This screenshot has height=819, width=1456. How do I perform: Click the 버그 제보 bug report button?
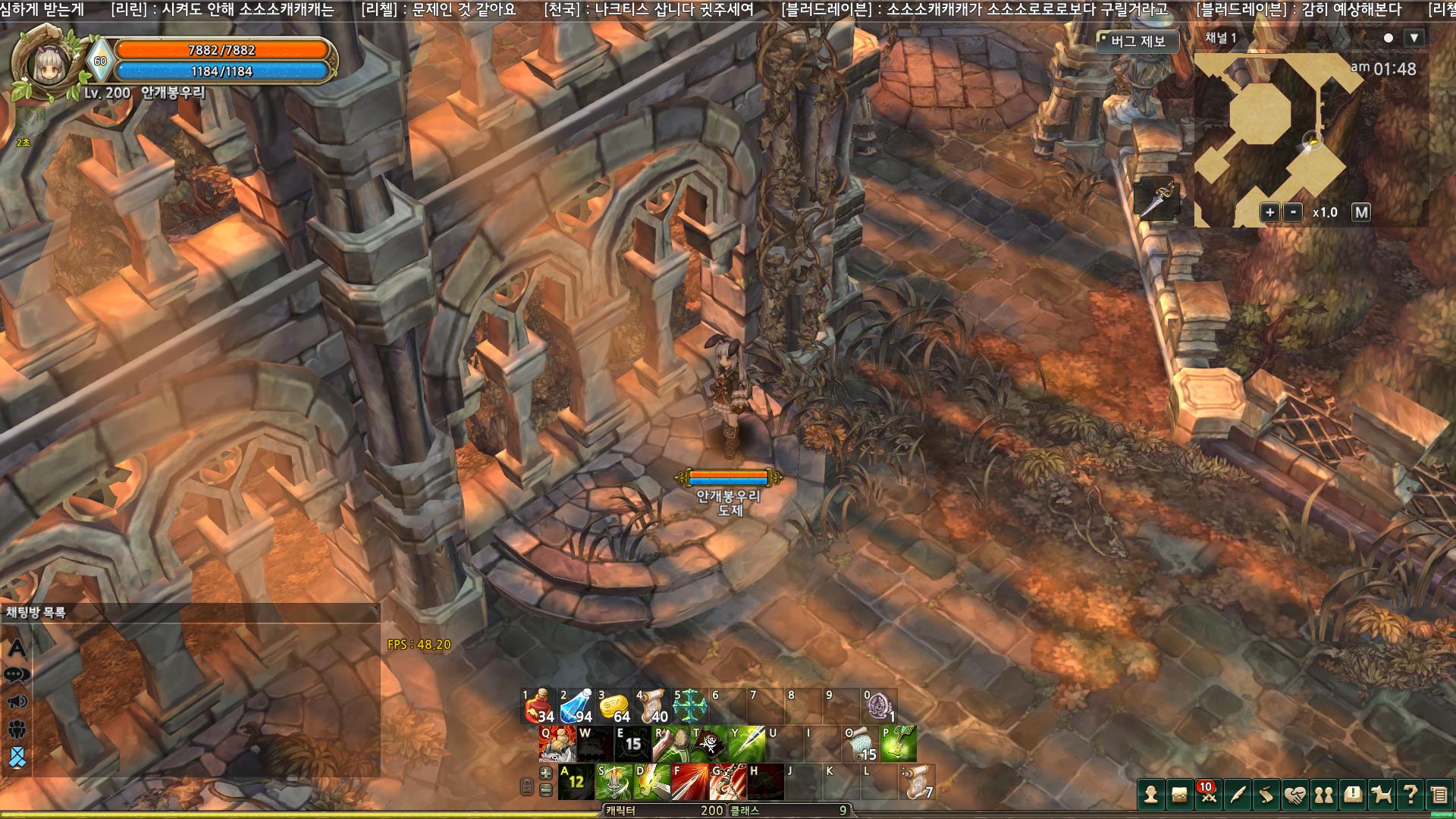coord(1137,41)
